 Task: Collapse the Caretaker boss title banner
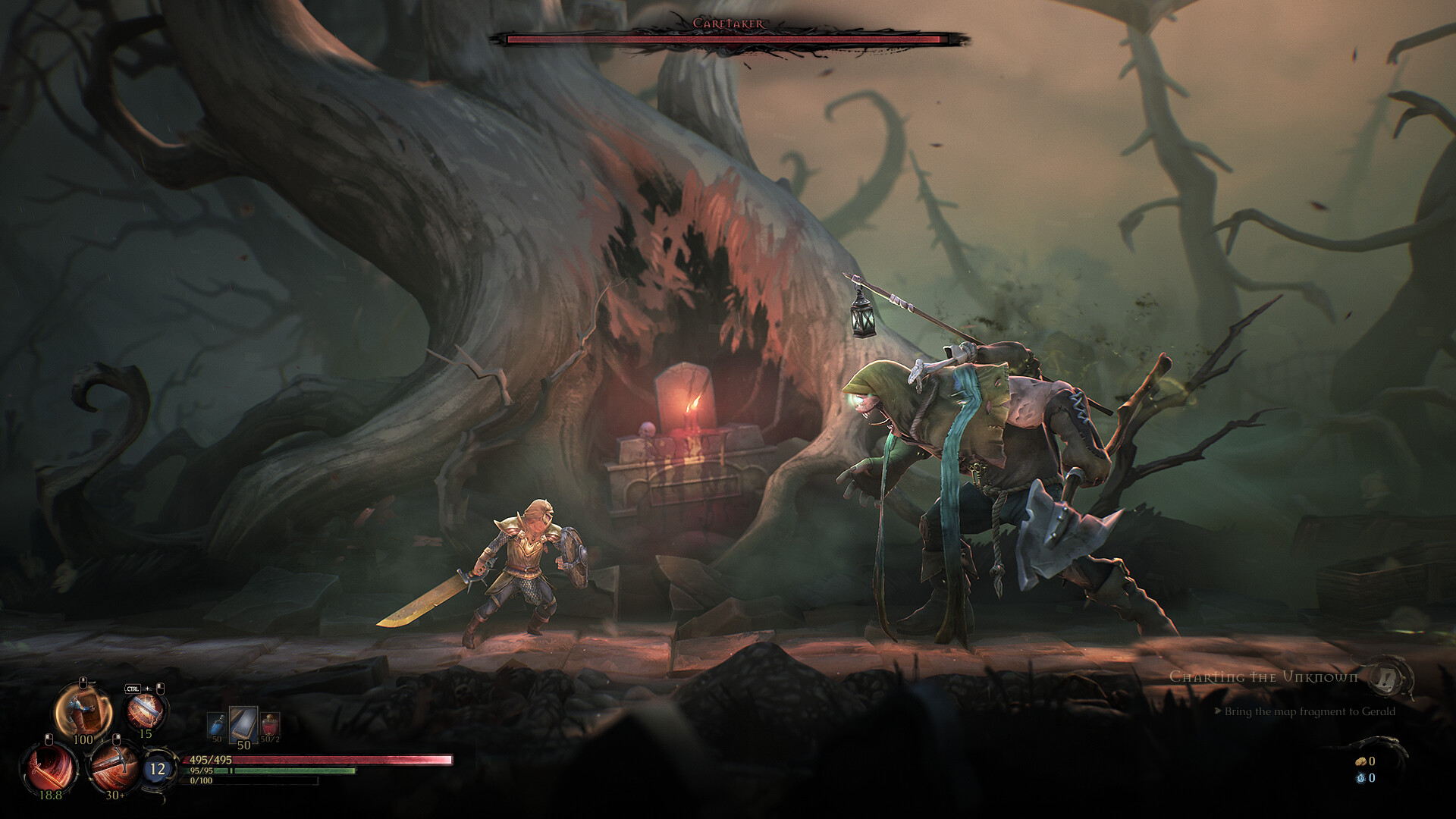[x=728, y=23]
